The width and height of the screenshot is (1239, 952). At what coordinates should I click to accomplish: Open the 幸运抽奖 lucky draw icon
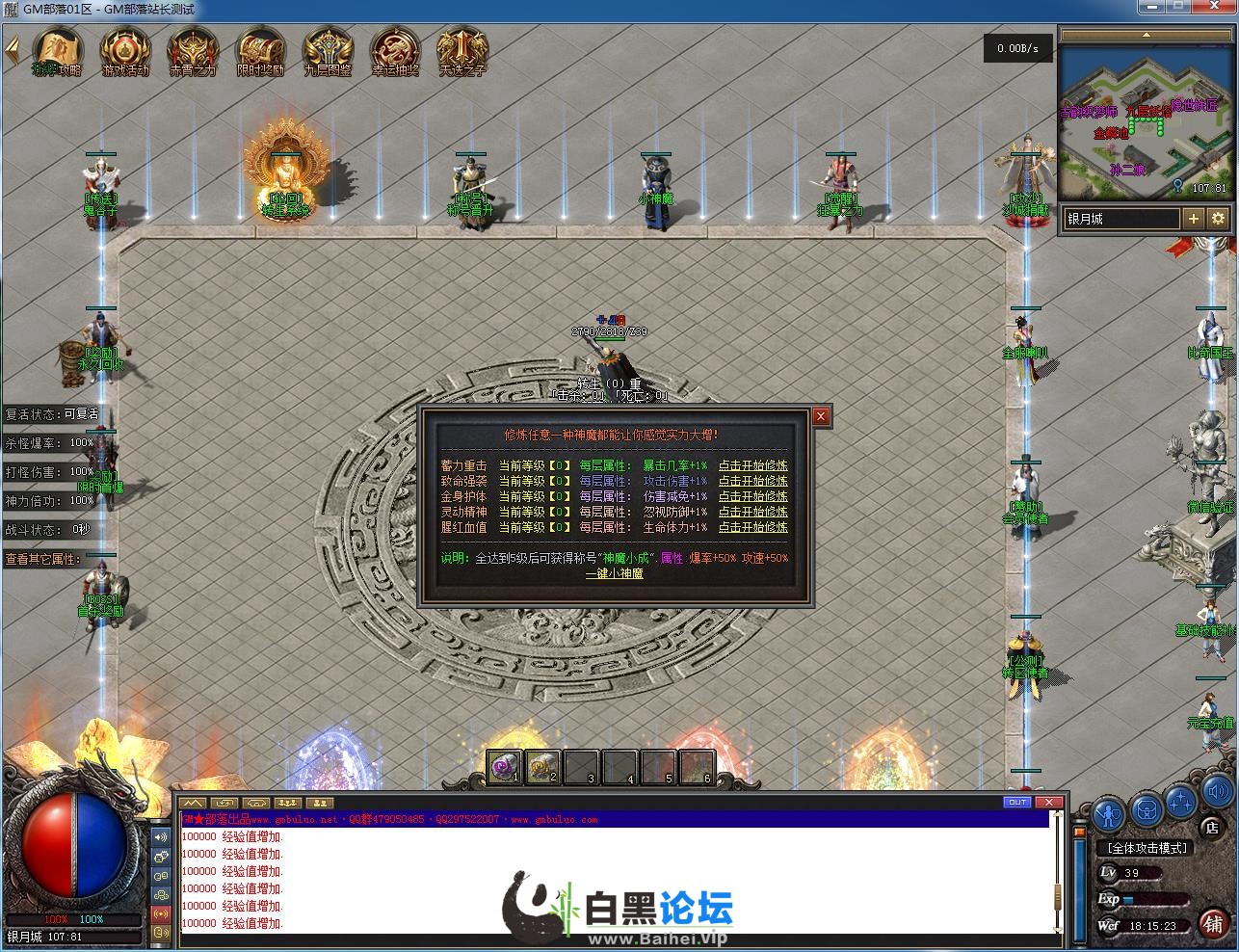pyautogui.click(x=395, y=51)
